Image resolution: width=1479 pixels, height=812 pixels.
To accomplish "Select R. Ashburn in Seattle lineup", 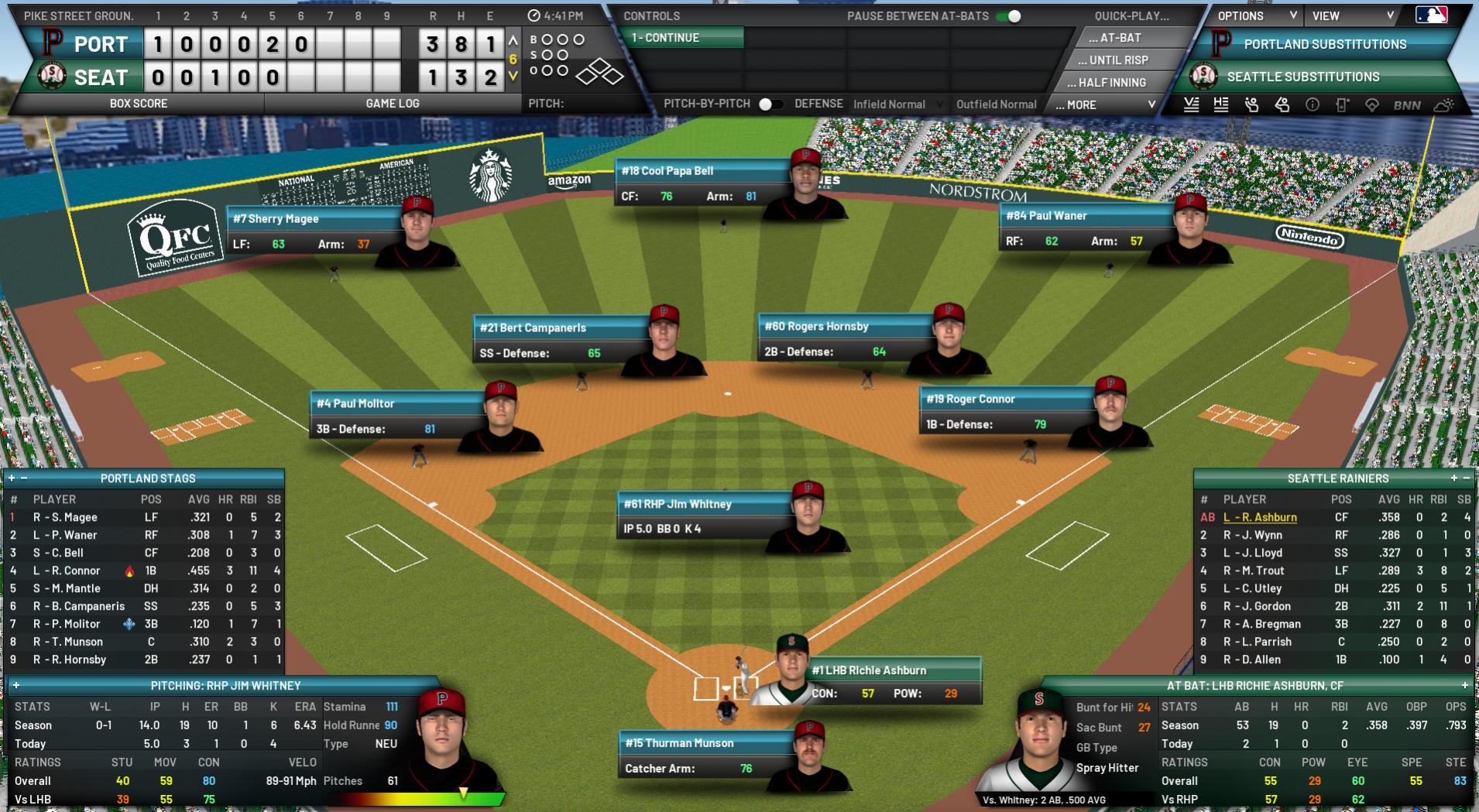I will pyautogui.click(x=1260, y=517).
